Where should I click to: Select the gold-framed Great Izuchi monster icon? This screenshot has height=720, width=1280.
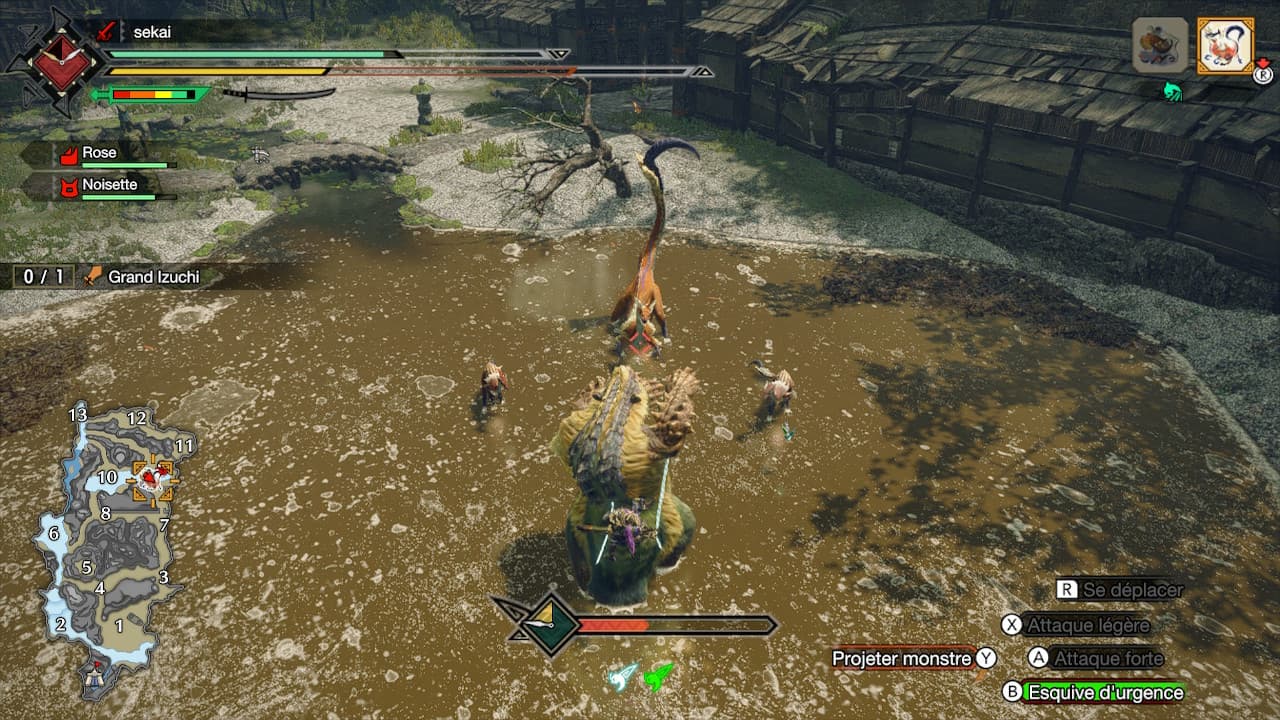pos(1224,46)
